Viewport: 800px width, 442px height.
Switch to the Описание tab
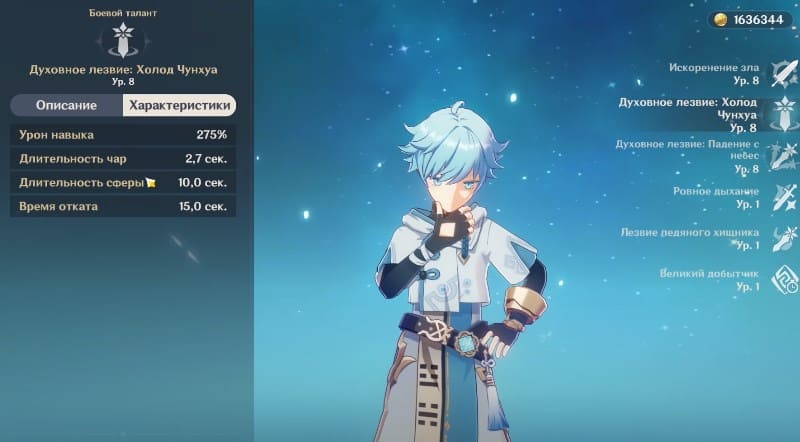point(66,105)
